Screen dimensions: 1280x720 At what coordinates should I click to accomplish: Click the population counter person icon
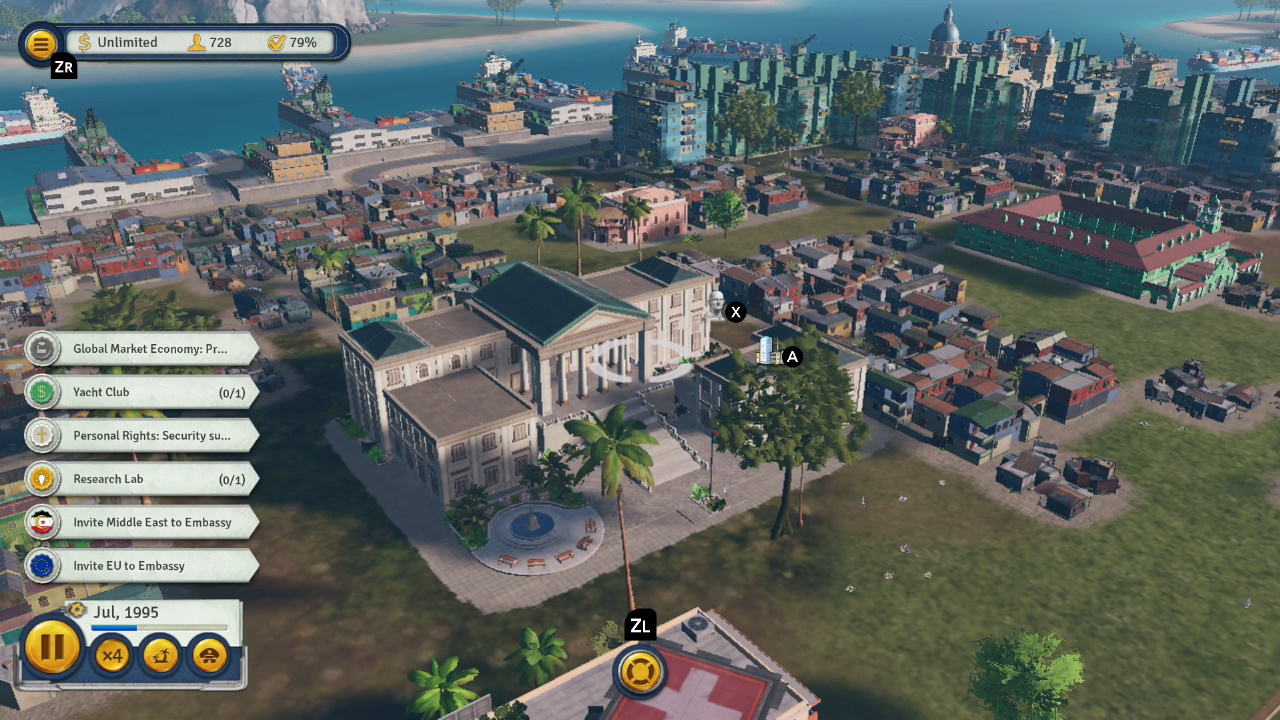pyautogui.click(x=199, y=42)
